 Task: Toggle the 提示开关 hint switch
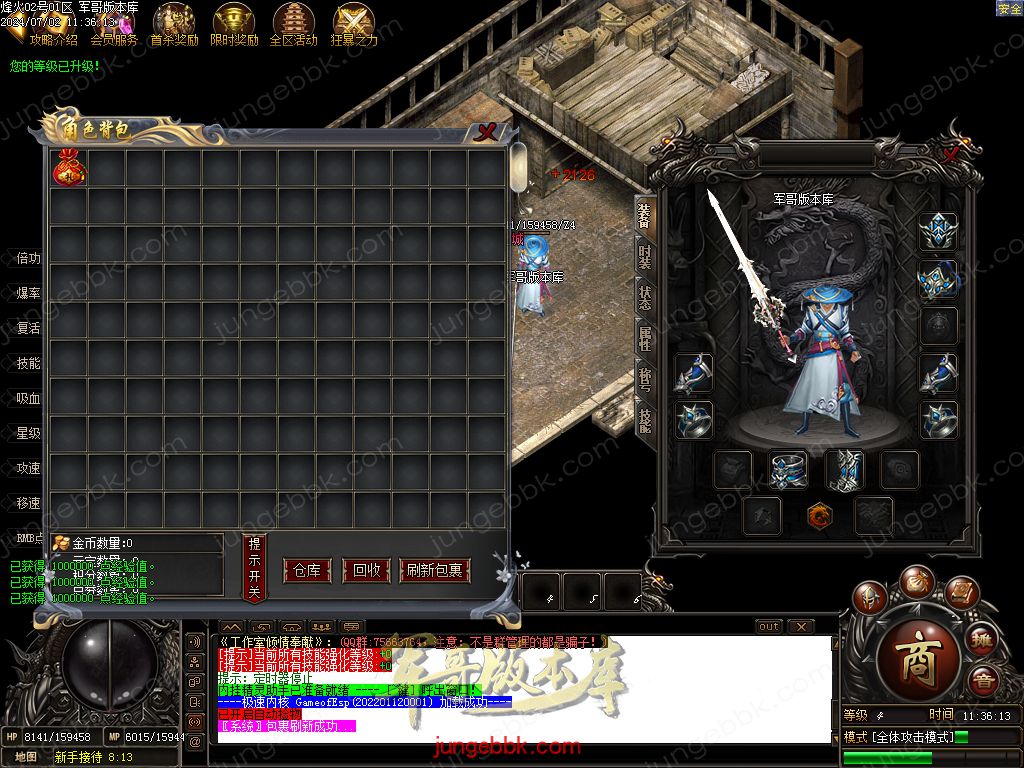point(255,568)
